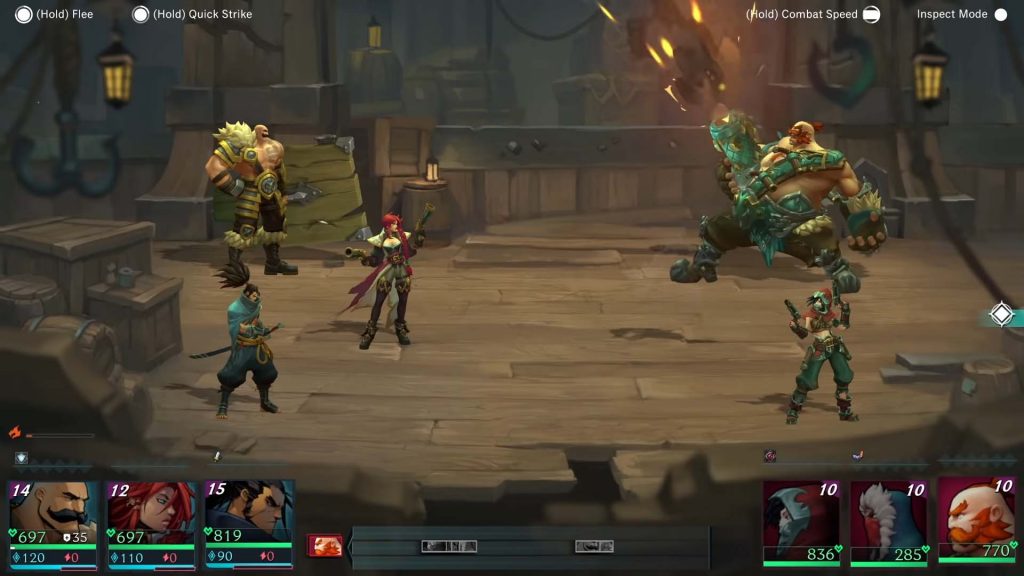Click the diamond icon on the right edge
The width and height of the screenshot is (1024, 576).
(1001, 314)
